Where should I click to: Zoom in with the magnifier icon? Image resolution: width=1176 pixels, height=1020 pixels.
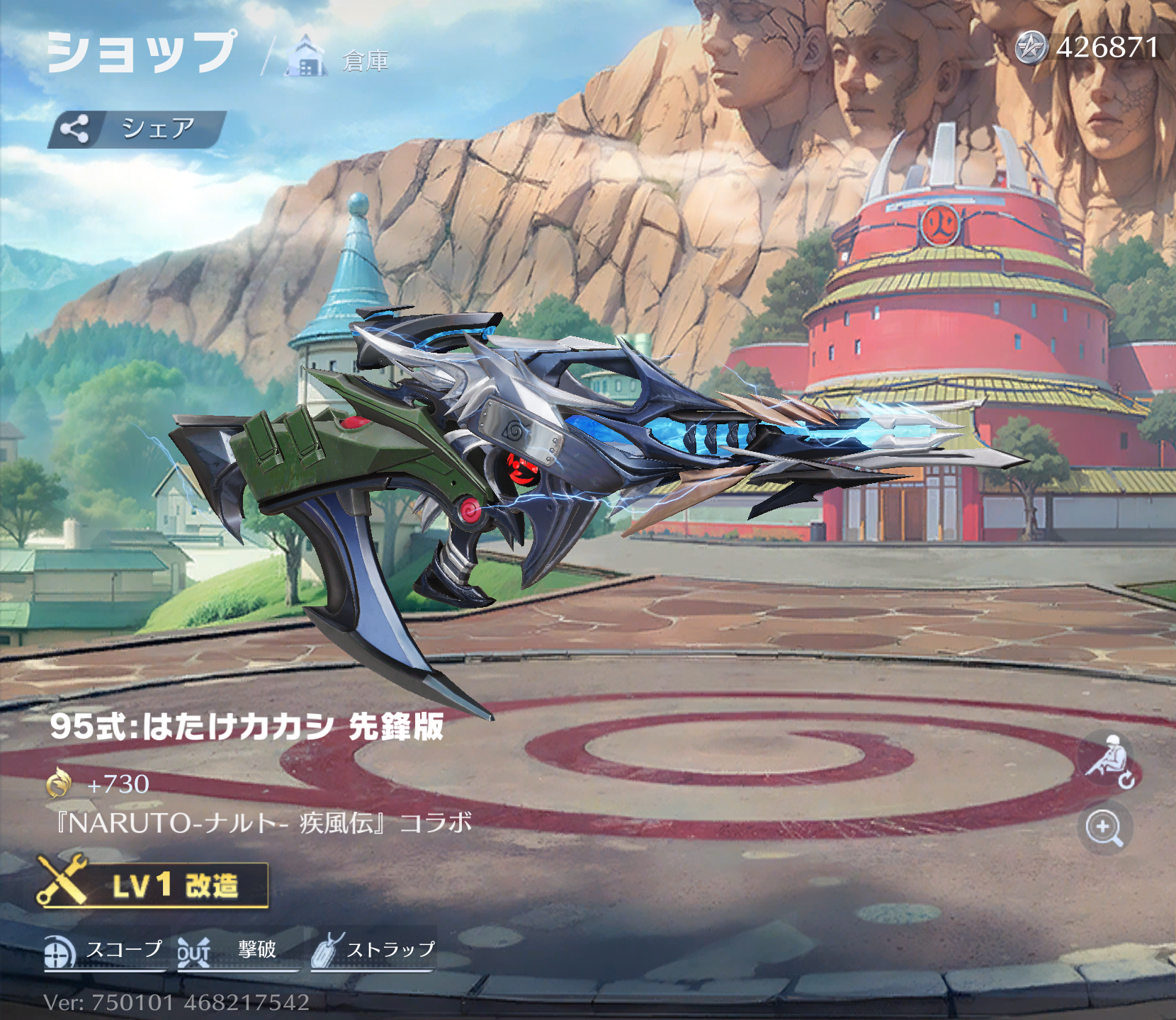[1104, 827]
